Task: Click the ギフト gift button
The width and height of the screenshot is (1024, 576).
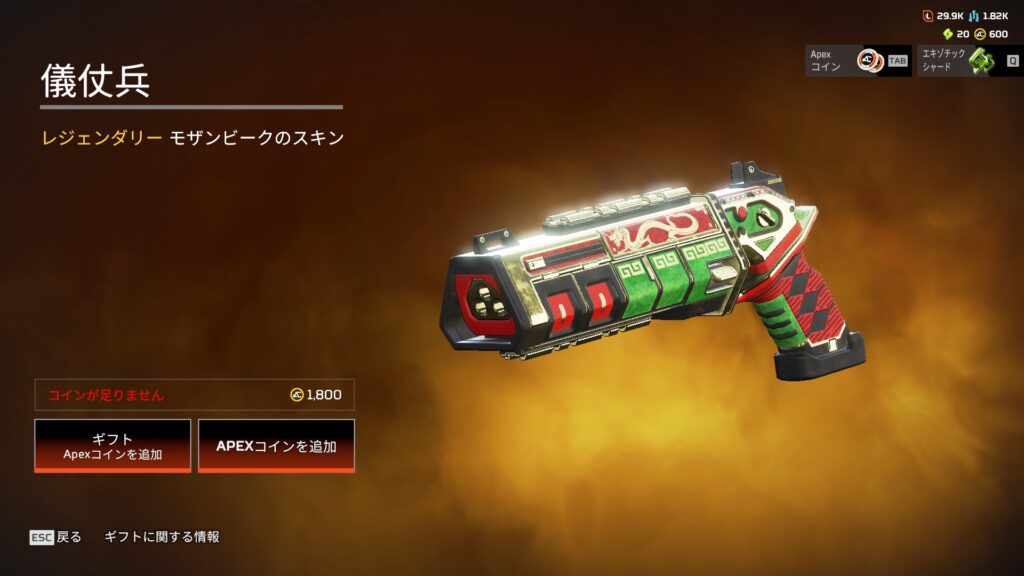Action: pyautogui.click(x=112, y=445)
